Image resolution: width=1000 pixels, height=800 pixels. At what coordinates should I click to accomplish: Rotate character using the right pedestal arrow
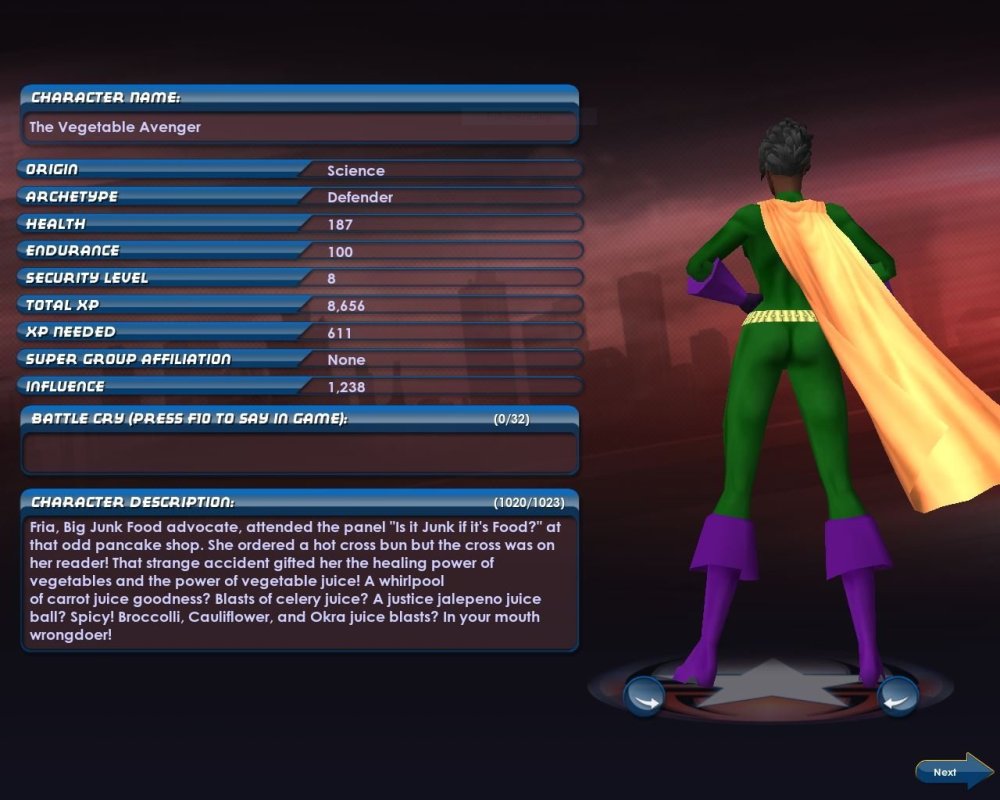pos(897,695)
